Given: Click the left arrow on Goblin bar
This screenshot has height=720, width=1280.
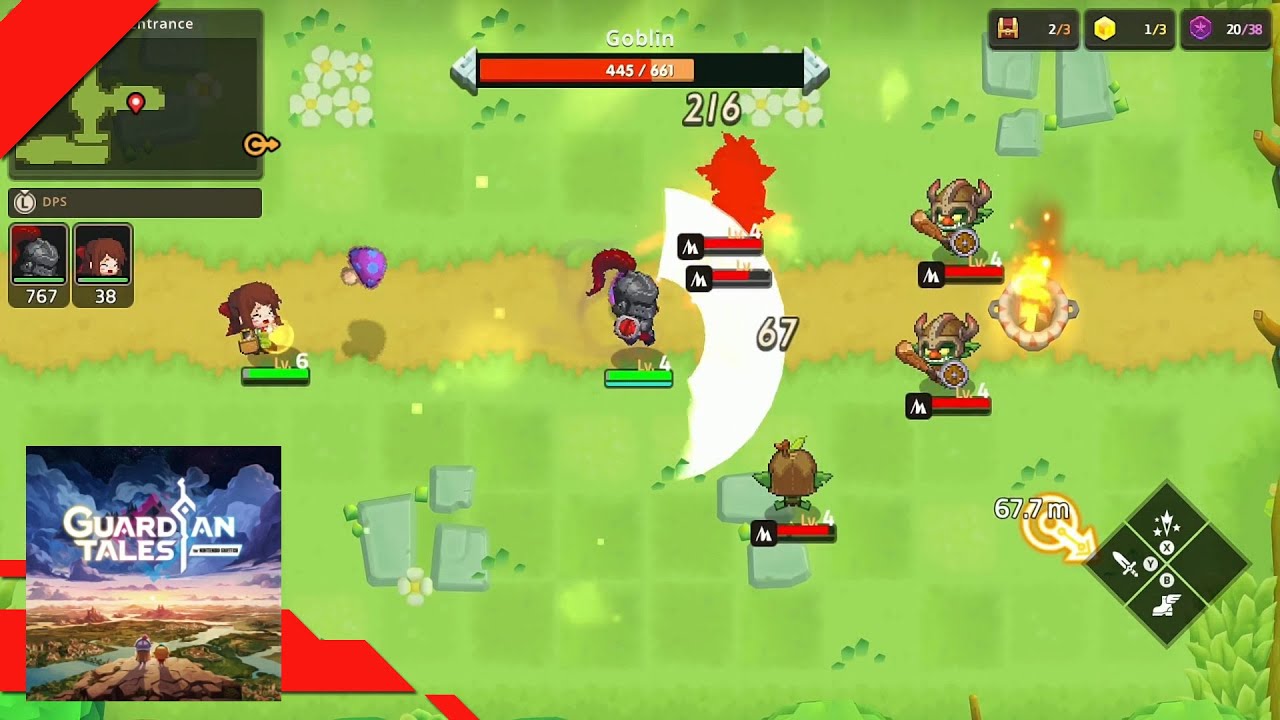Looking at the screenshot, I should point(463,71).
